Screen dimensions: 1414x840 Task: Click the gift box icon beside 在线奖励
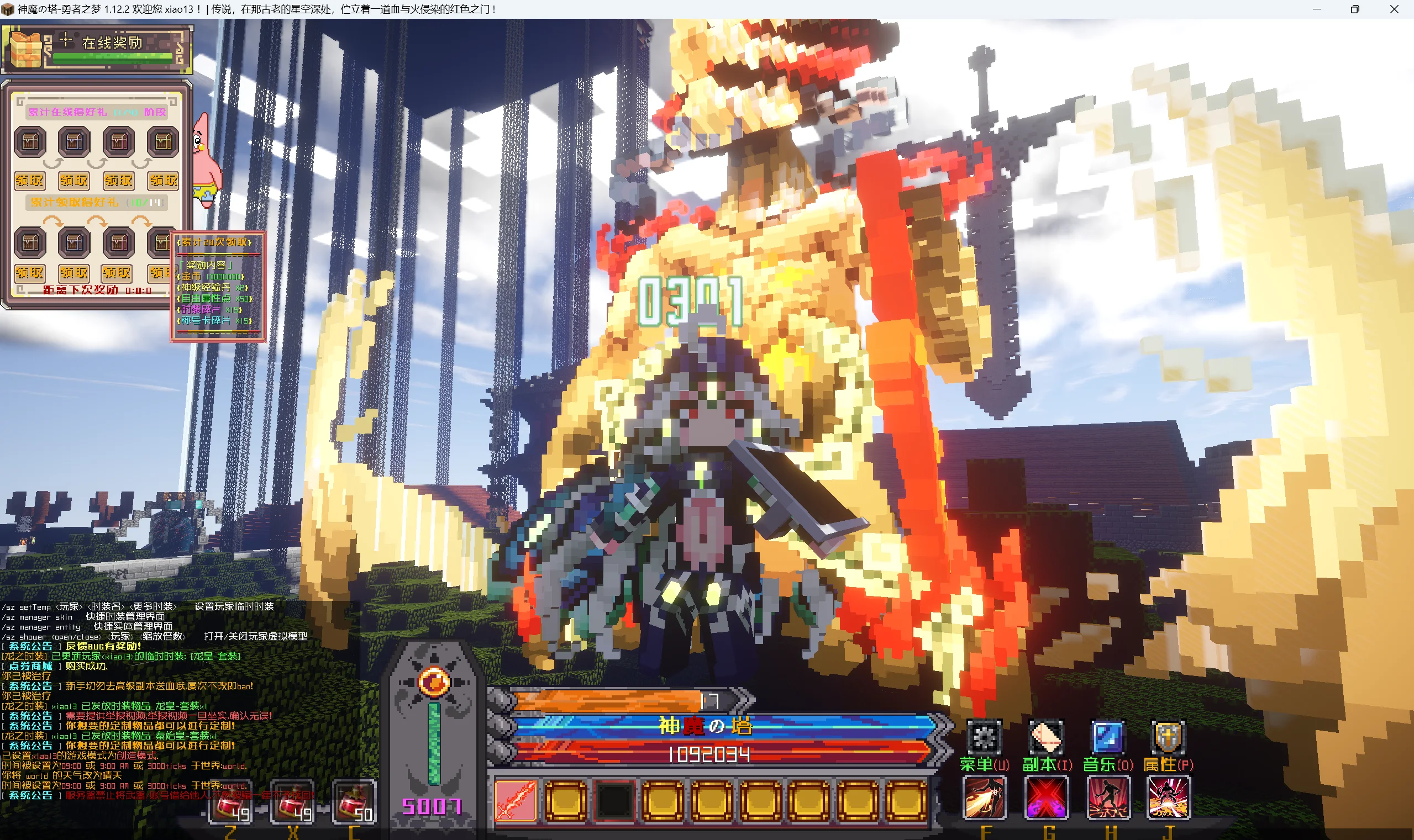23,50
